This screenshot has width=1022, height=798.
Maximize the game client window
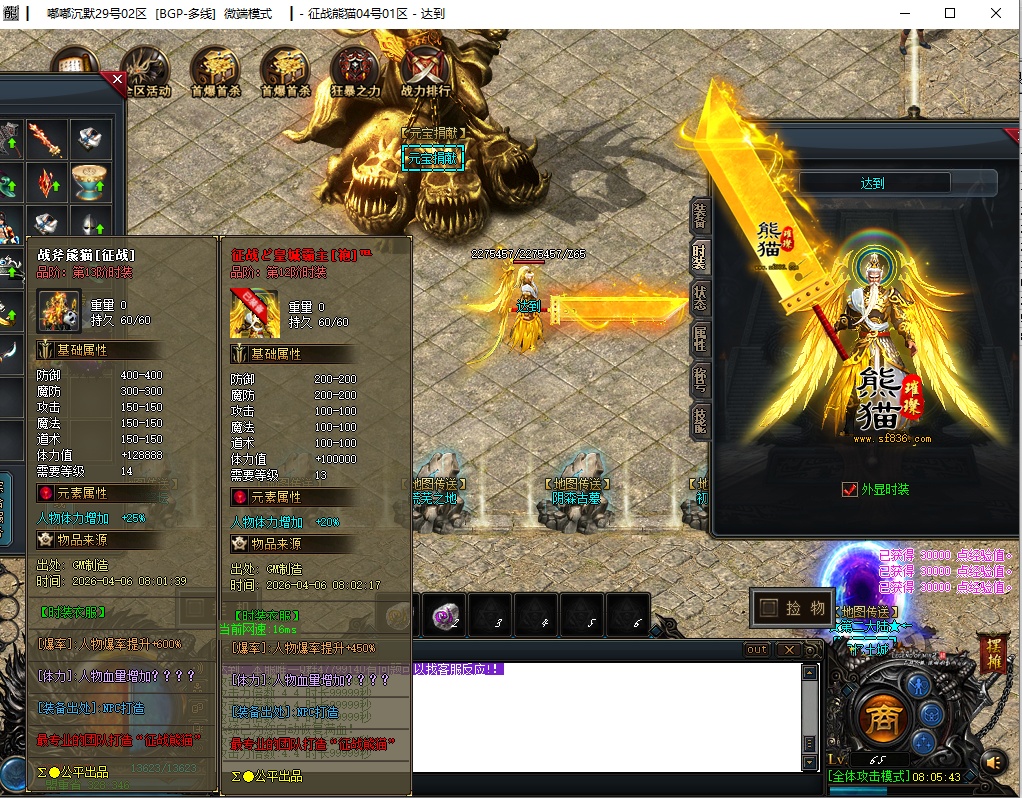point(950,13)
